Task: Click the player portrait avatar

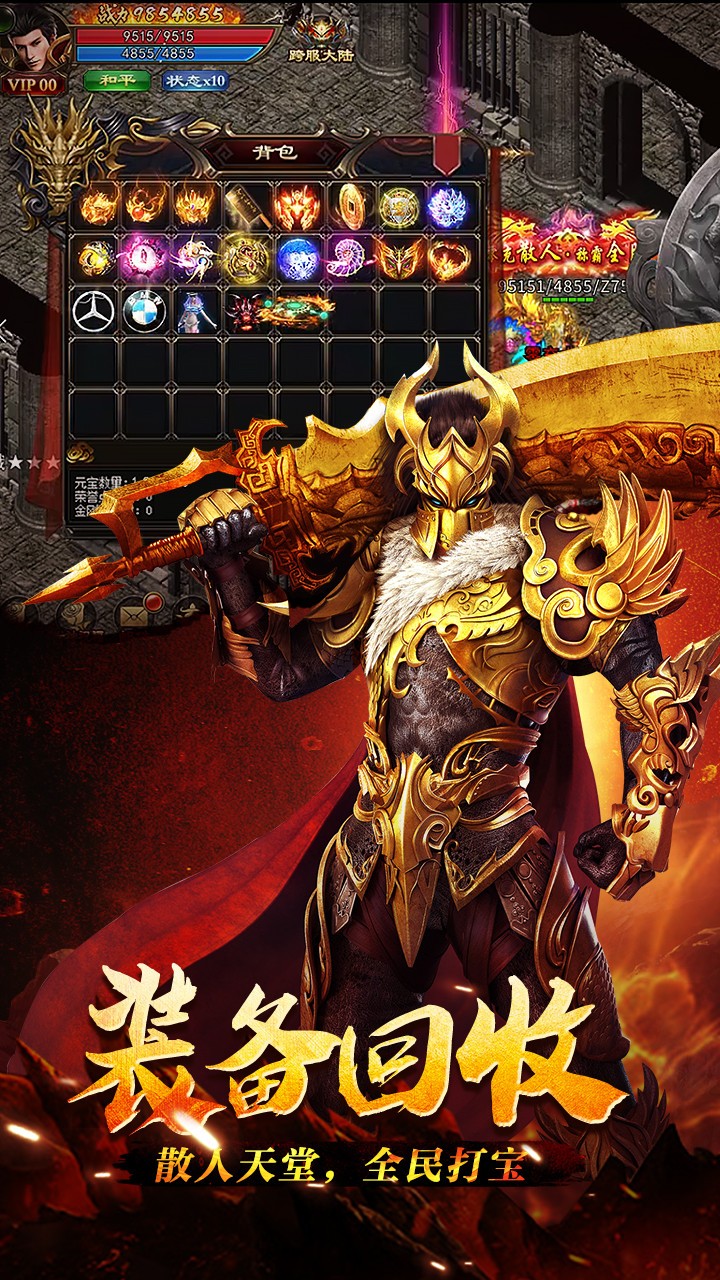Action: pyautogui.click(x=32, y=38)
